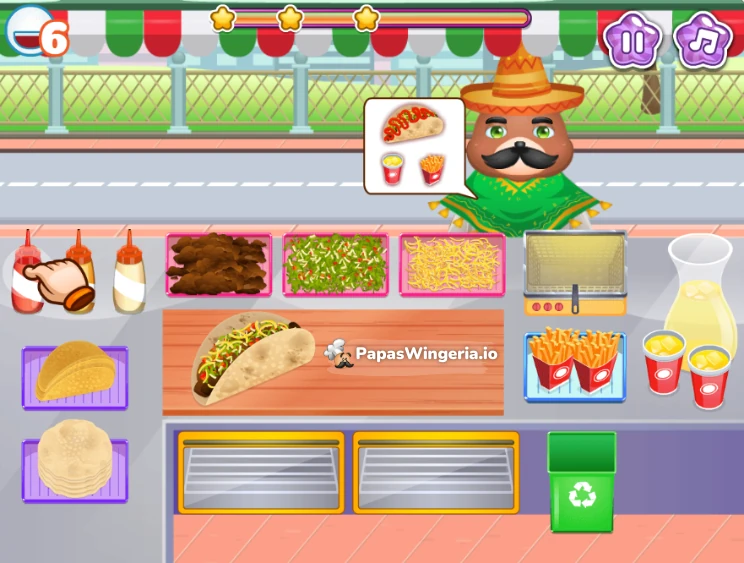Select the white mayo sauce bottle
This screenshot has width=744, height=563.
128,275
